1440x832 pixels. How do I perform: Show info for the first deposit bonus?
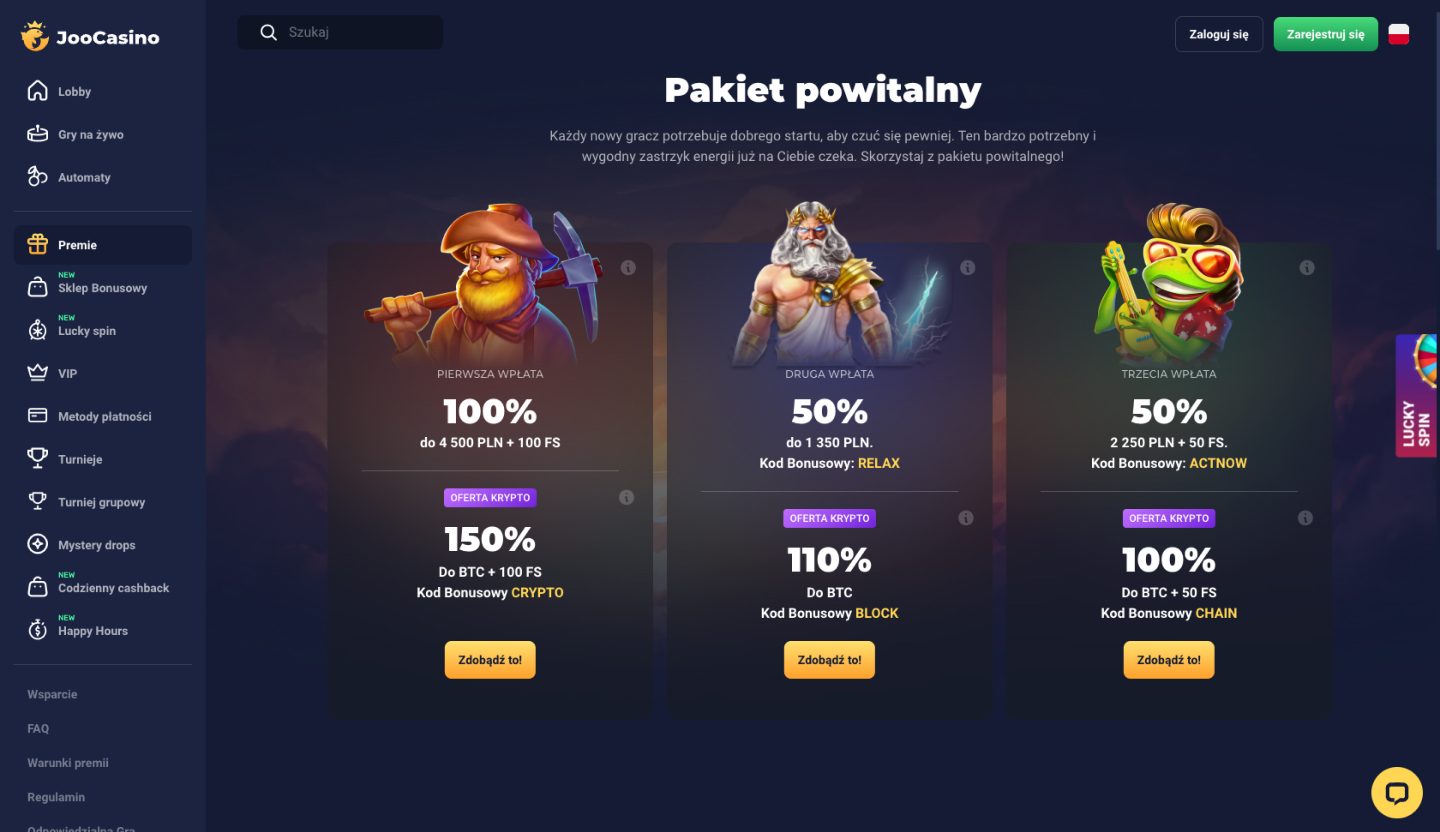[x=628, y=267]
